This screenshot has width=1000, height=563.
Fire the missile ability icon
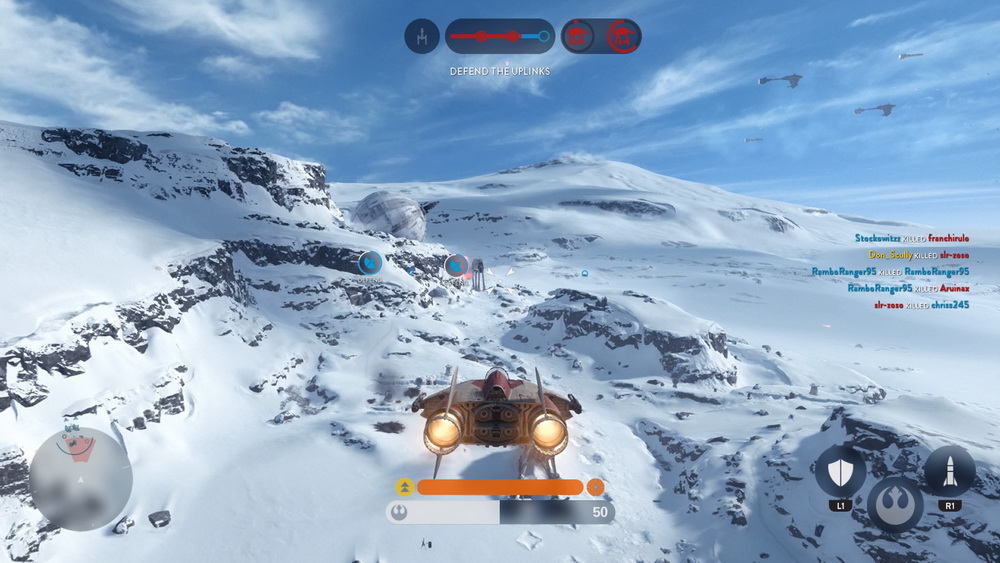(949, 470)
